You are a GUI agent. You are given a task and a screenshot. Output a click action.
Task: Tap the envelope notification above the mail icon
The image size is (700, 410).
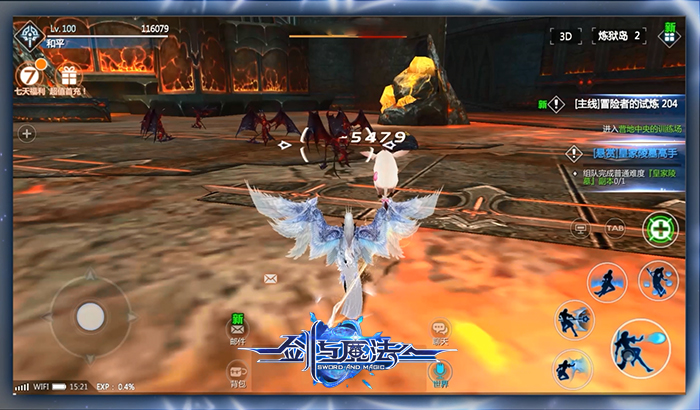click(x=270, y=278)
